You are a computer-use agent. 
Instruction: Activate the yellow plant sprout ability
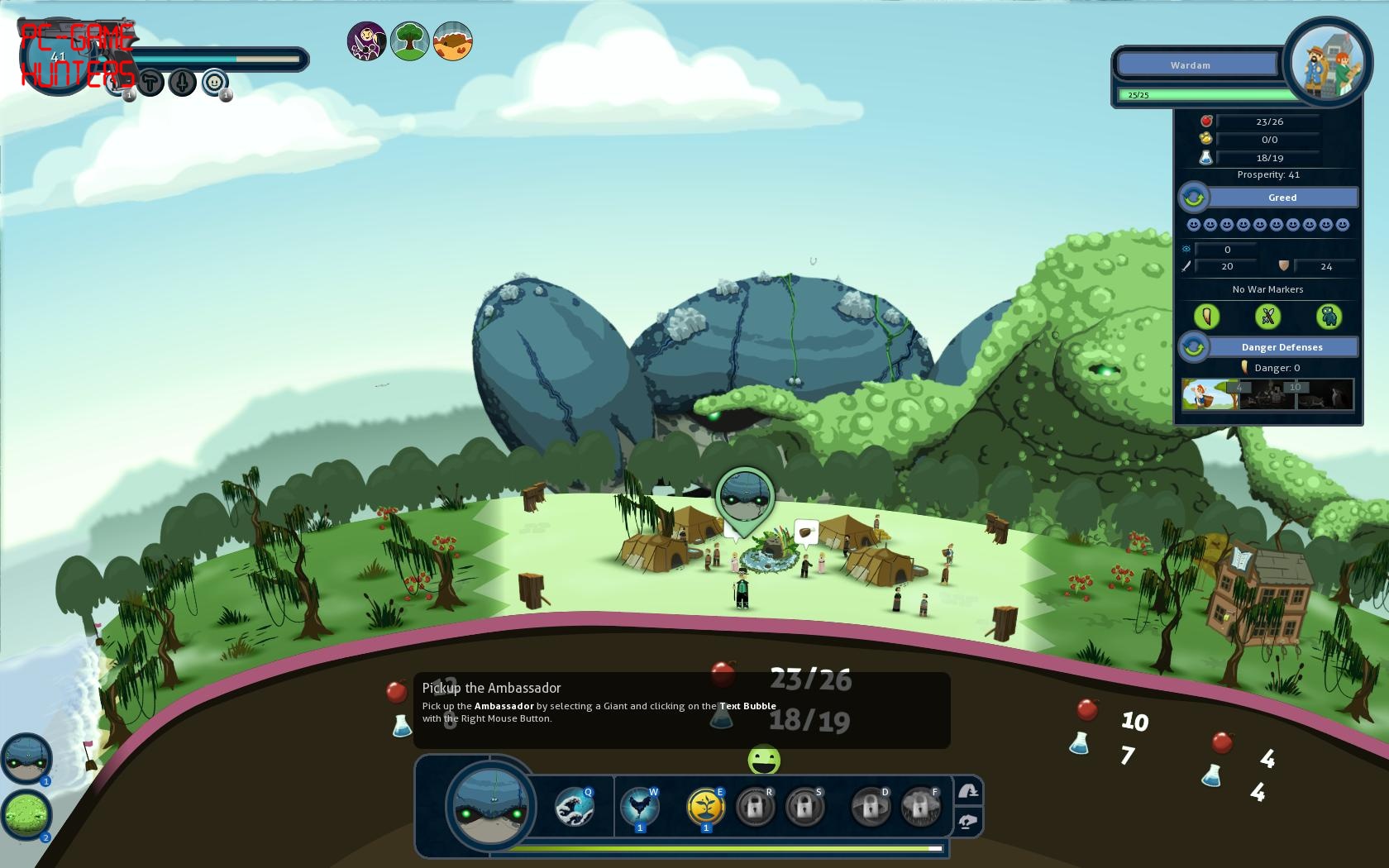pyautogui.click(x=705, y=806)
